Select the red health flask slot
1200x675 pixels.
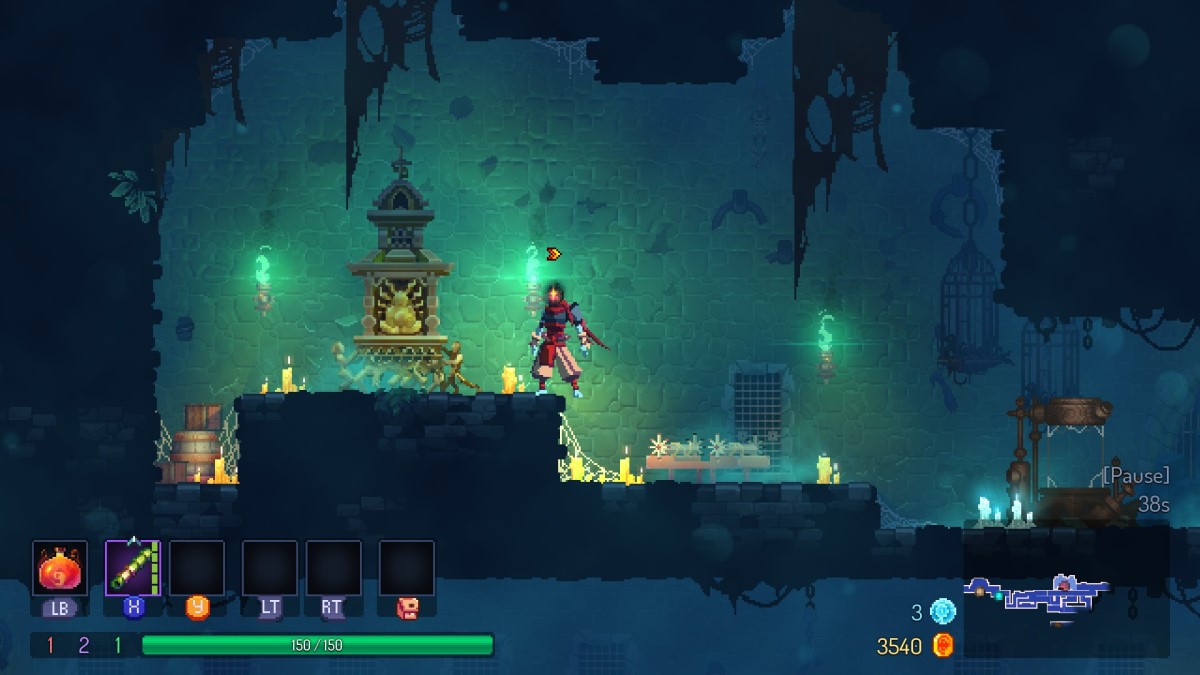(x=60, y=568)
